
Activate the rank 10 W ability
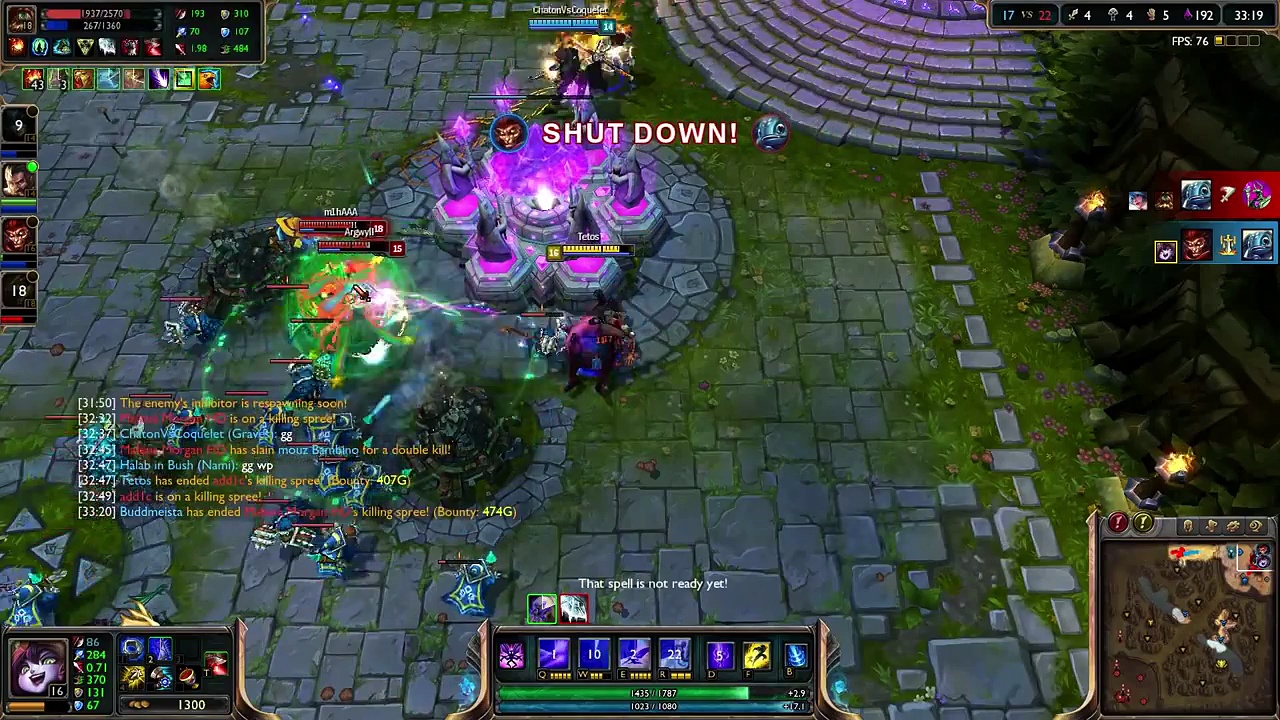click(x=594, y=655)
